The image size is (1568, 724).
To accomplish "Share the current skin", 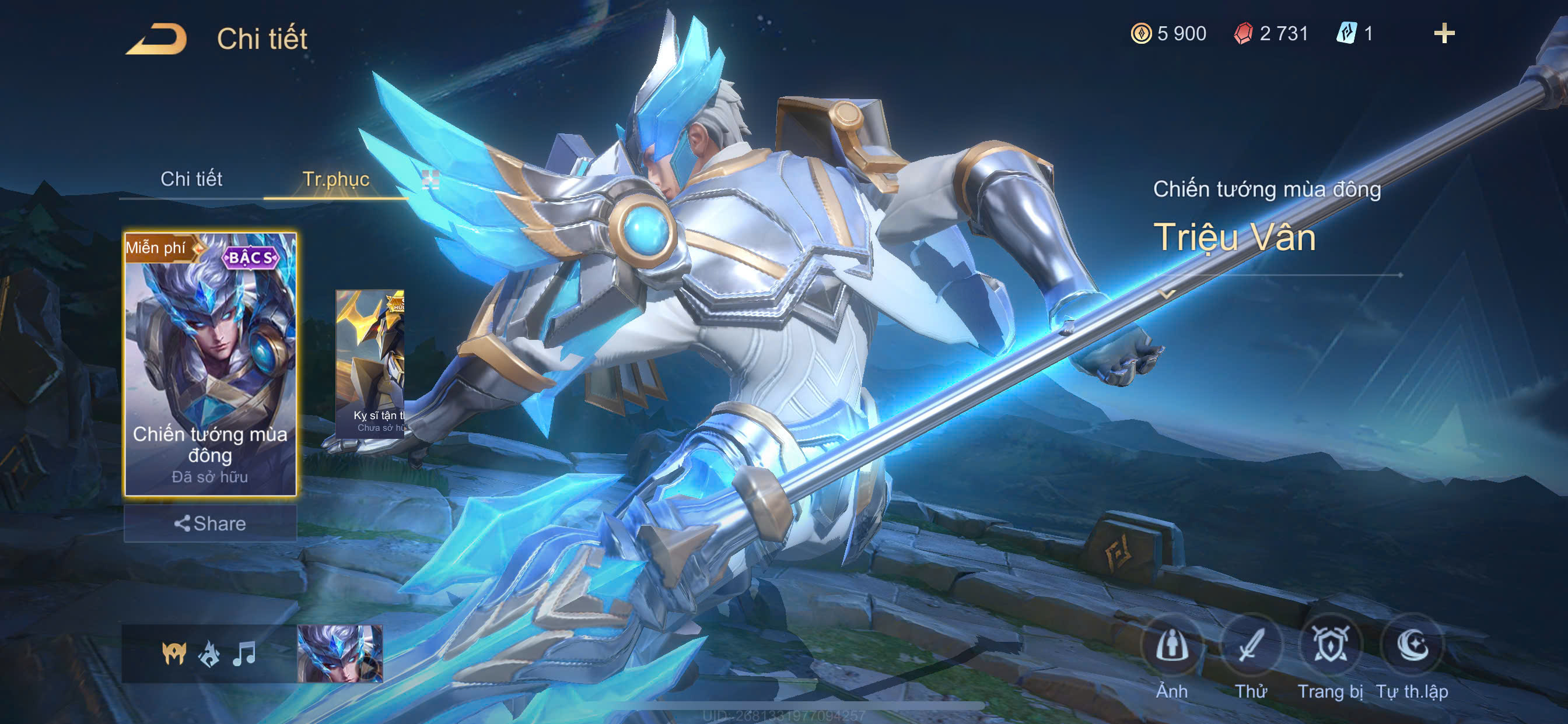I will pos(210,523).
